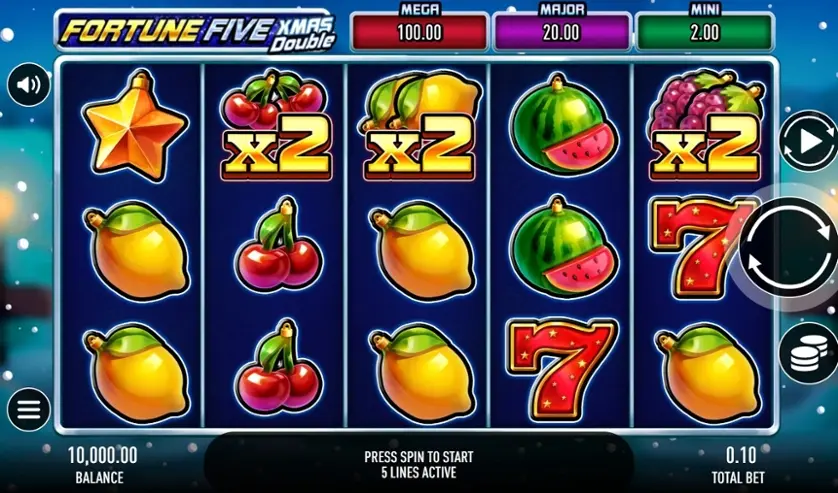Open the bet settings coin stack button

(808, 351)
